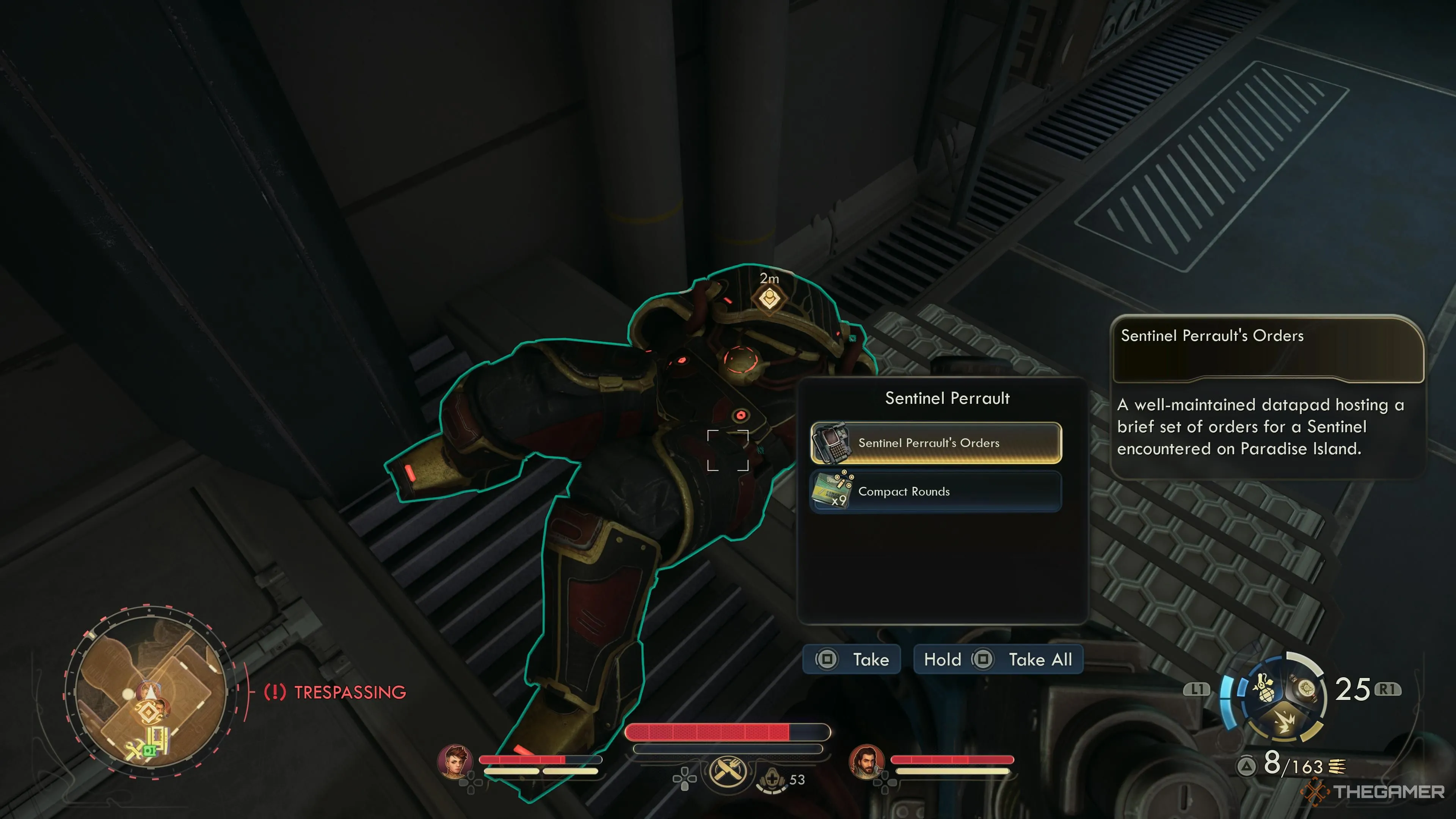Click the Take All button
1456x819 pixels.
point(998,660)
